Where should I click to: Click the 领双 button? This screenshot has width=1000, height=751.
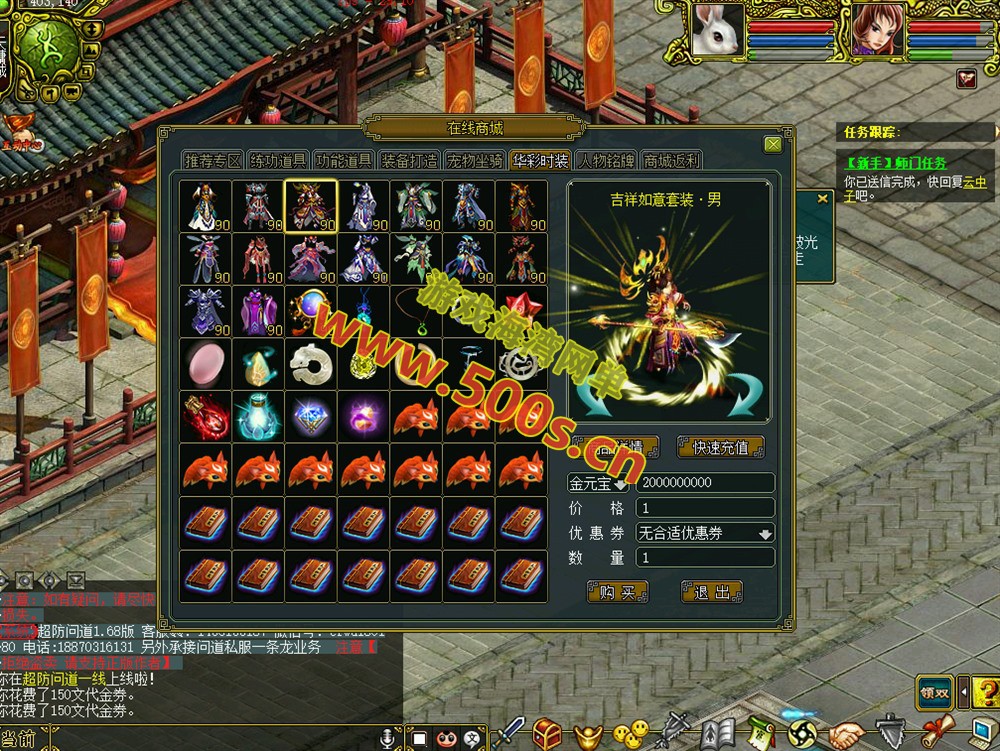(933, 692)
